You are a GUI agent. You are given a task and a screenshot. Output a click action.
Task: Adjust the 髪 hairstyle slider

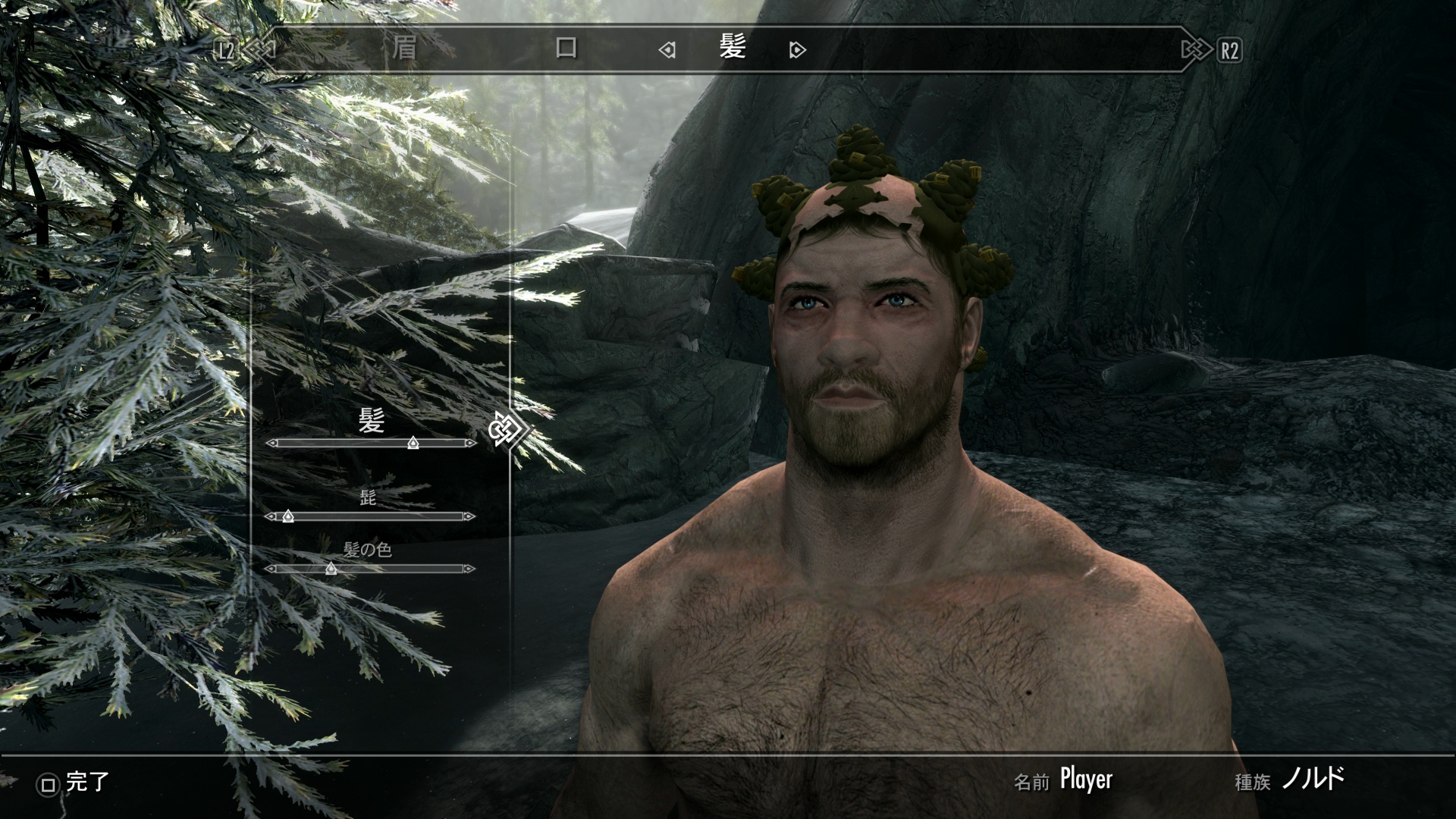coord(413,443)
